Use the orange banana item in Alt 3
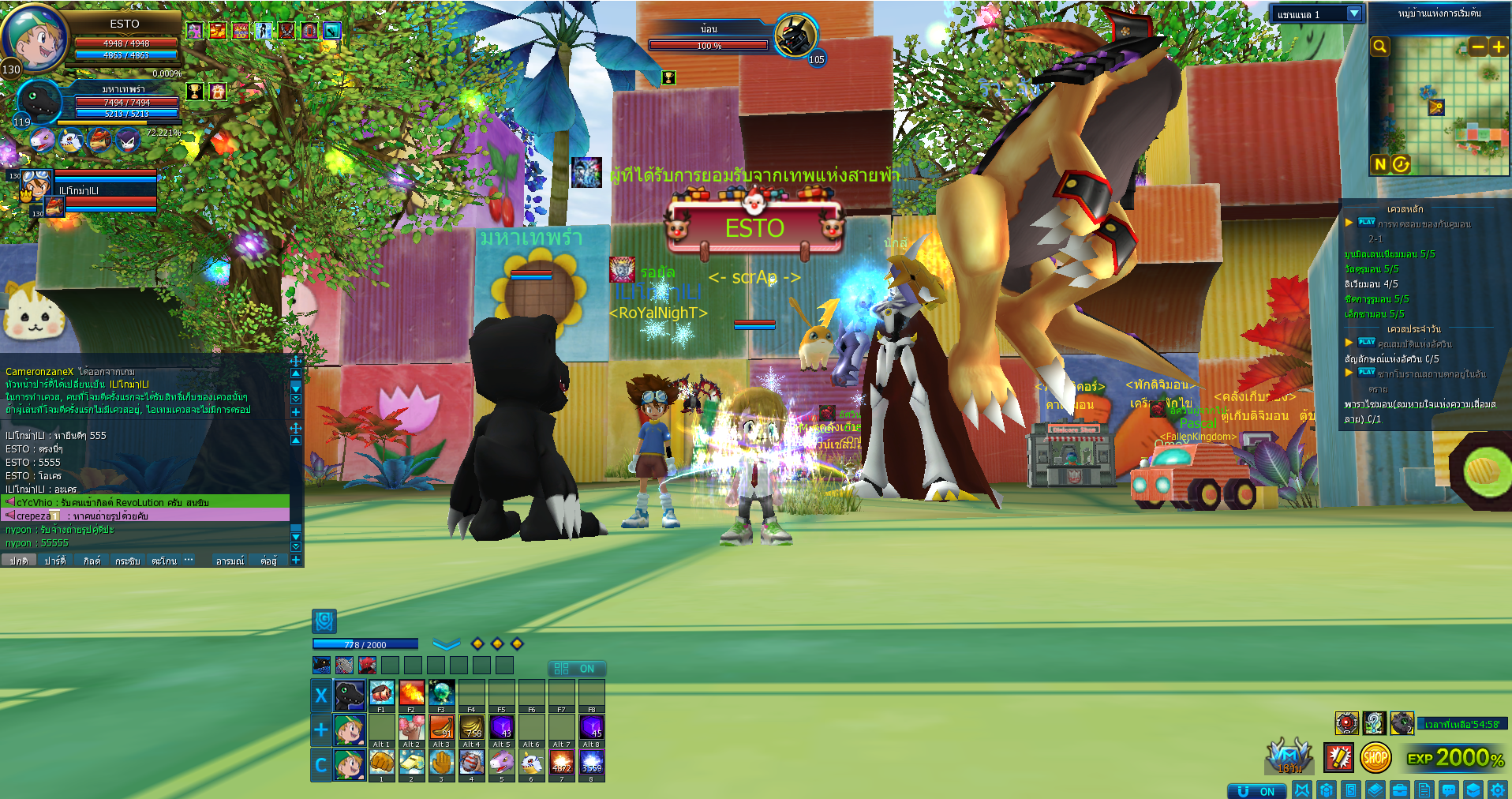The height and width of the screenshot is (799, 1512). pyautogui.click(x=441, y=727)
